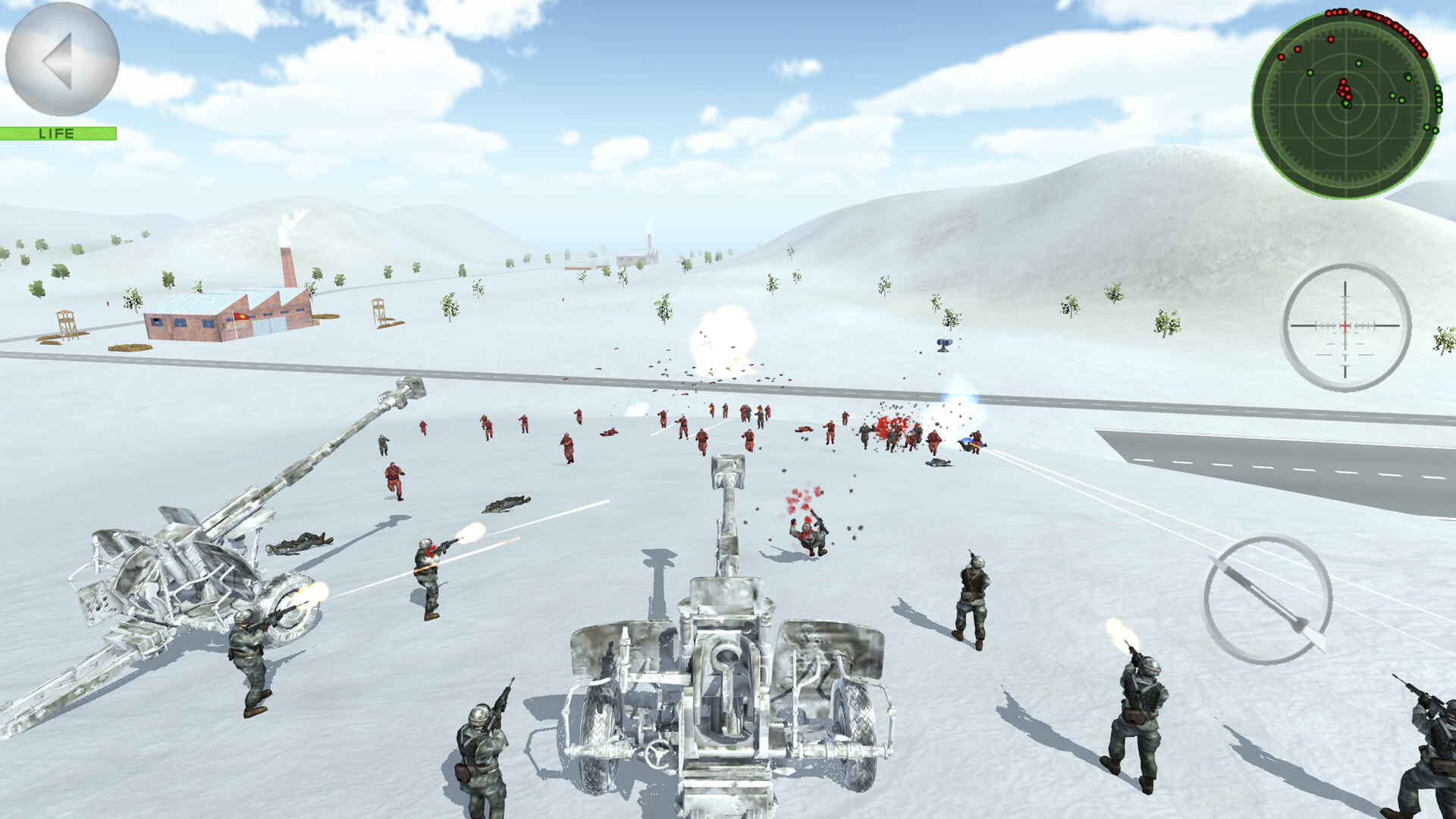Select the LIFE label on the health bar
The height and width of the screenshot is (819, 1456).
57,133
